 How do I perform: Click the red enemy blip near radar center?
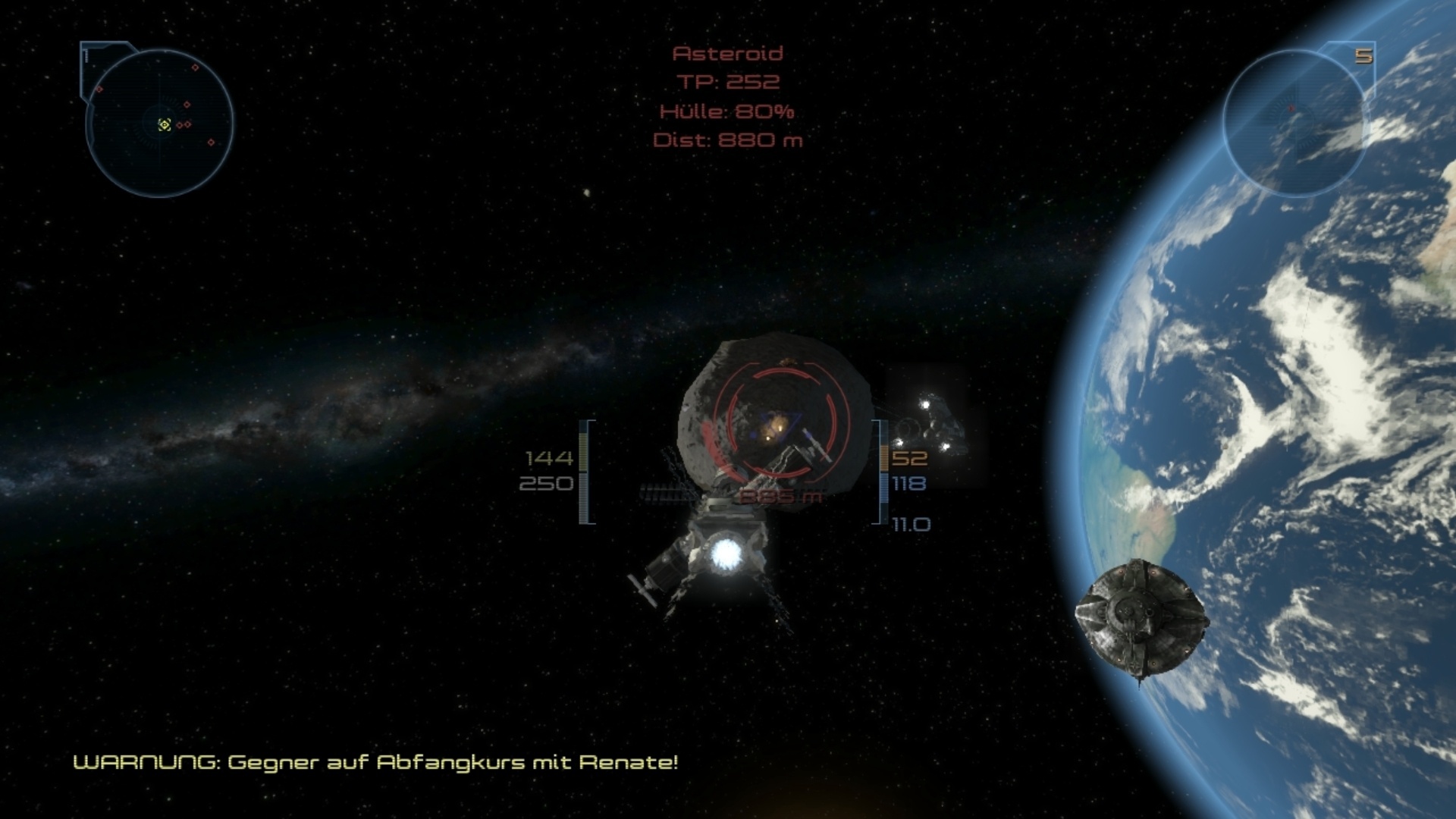pyautogui.click(x=179, y=125)
